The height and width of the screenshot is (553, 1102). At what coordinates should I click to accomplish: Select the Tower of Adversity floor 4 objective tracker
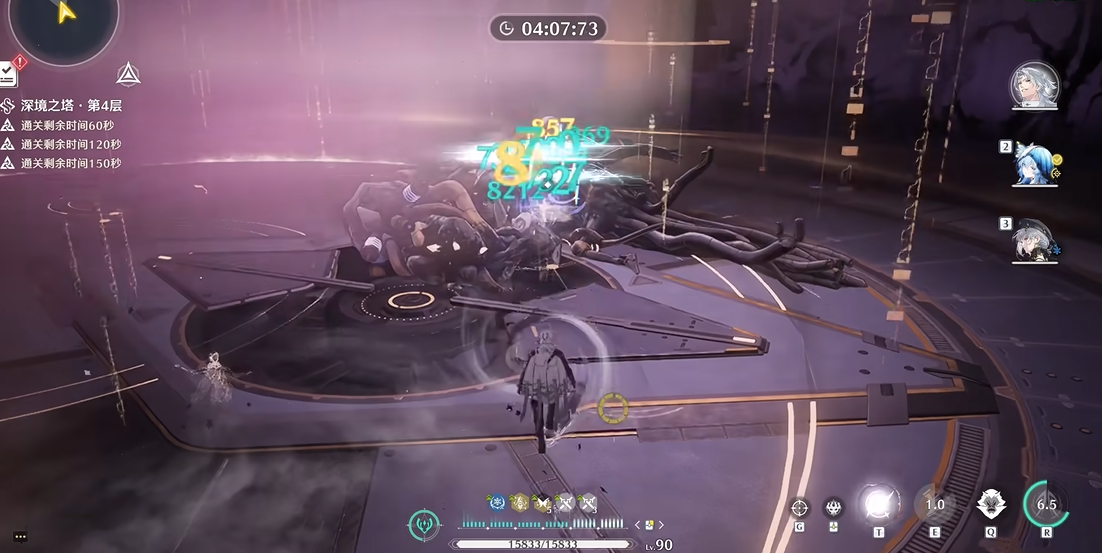70,105
